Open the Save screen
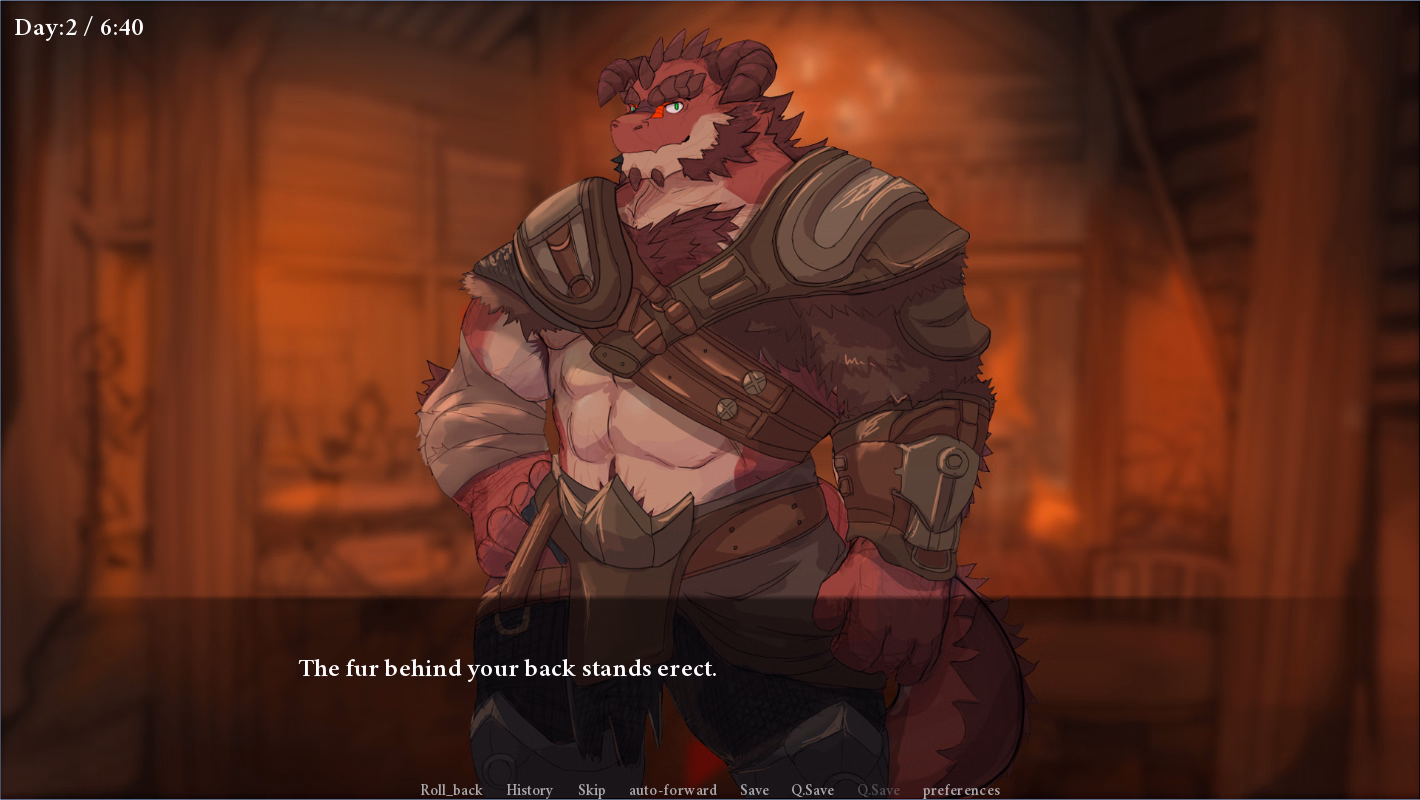1420x800 pixels. click(x=754, y=790)
